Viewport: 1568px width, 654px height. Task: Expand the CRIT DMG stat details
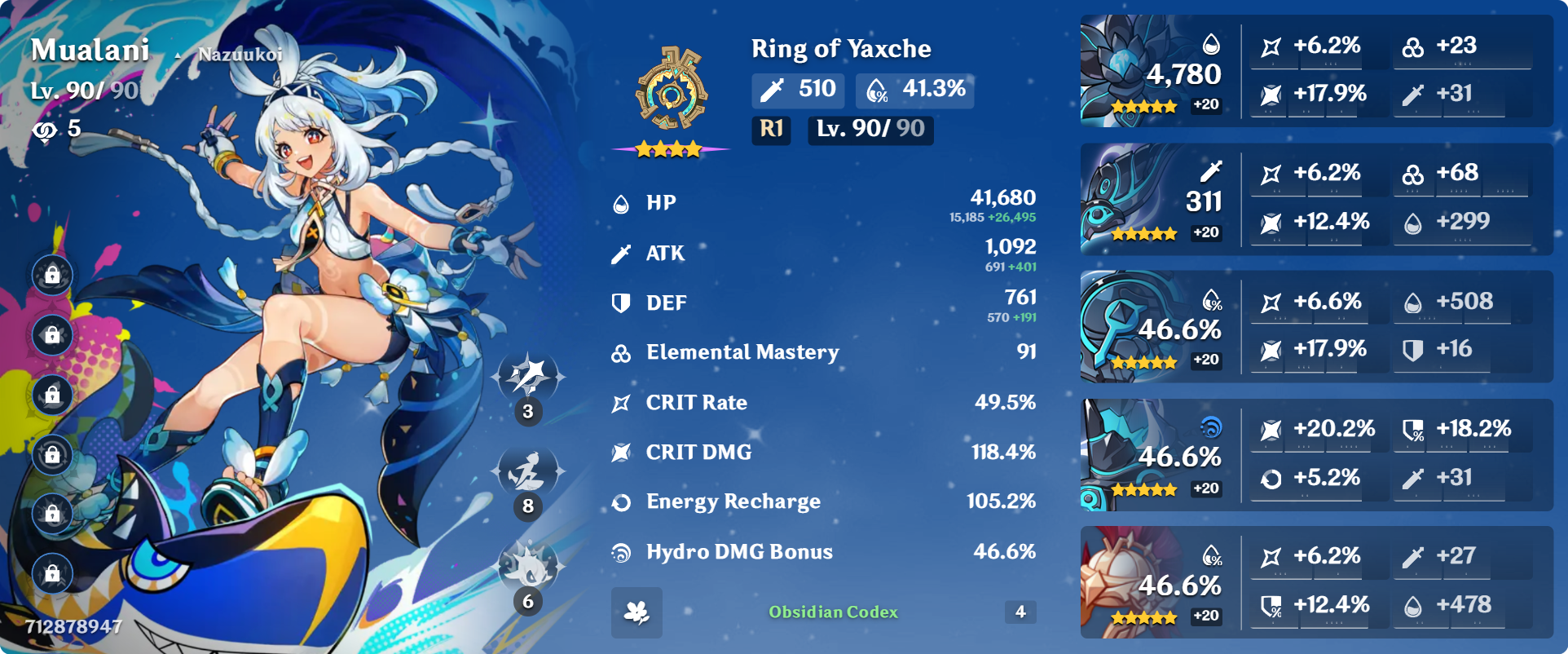click(x=815, y=451)
